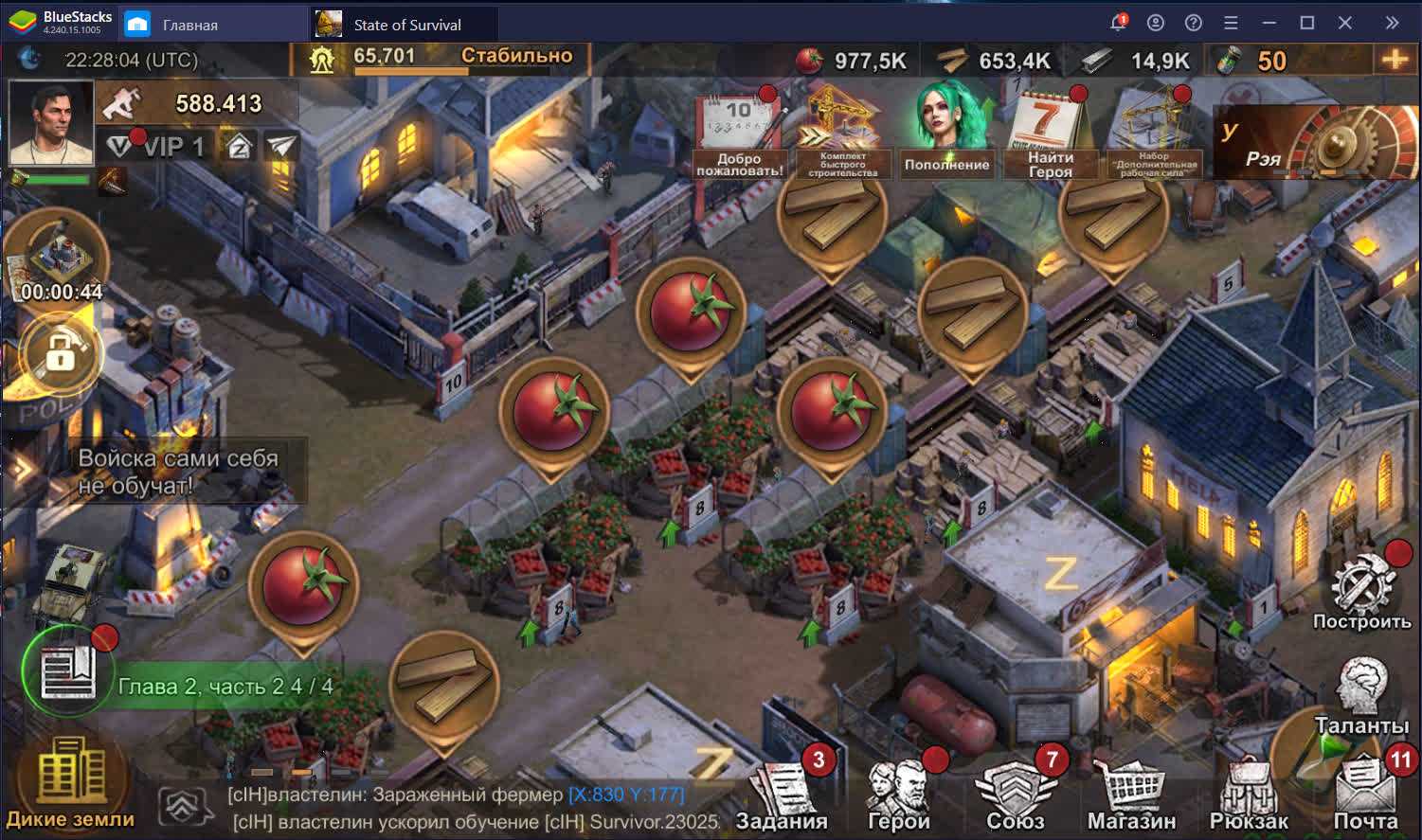Open the player avatar profile

(51, 123)
